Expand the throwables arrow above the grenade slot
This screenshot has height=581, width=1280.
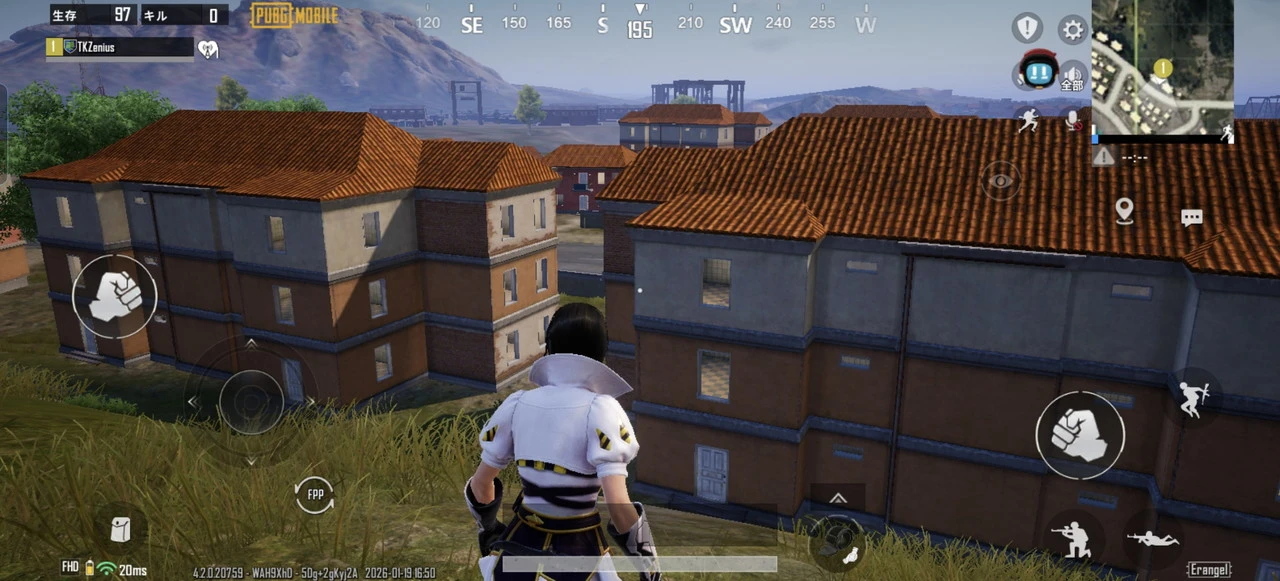(838, 498)
